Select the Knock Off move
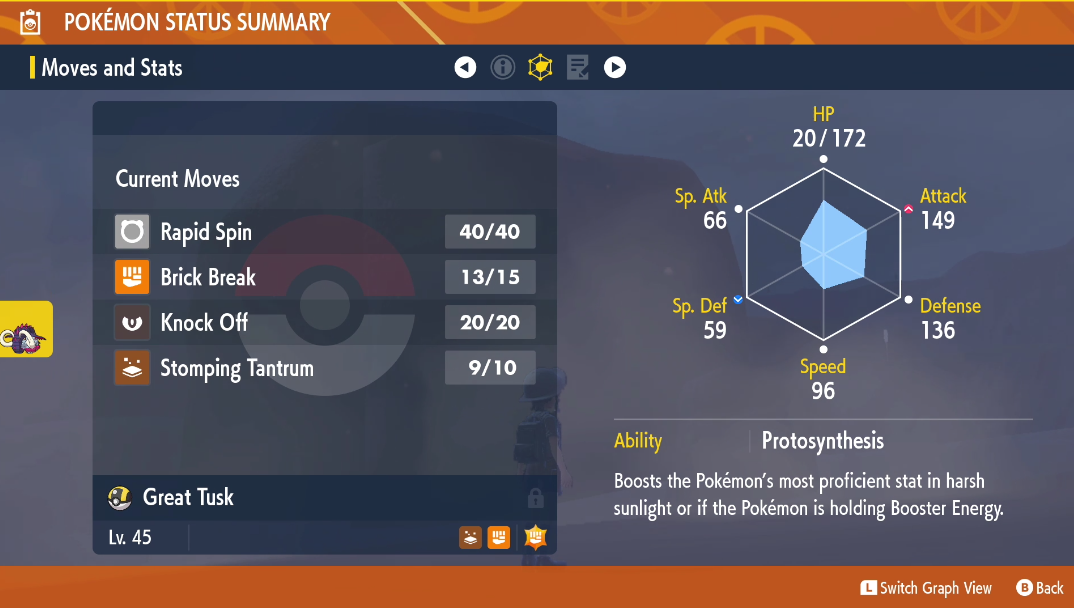Viewport: 1074px width, 608px height. (325, 322)
